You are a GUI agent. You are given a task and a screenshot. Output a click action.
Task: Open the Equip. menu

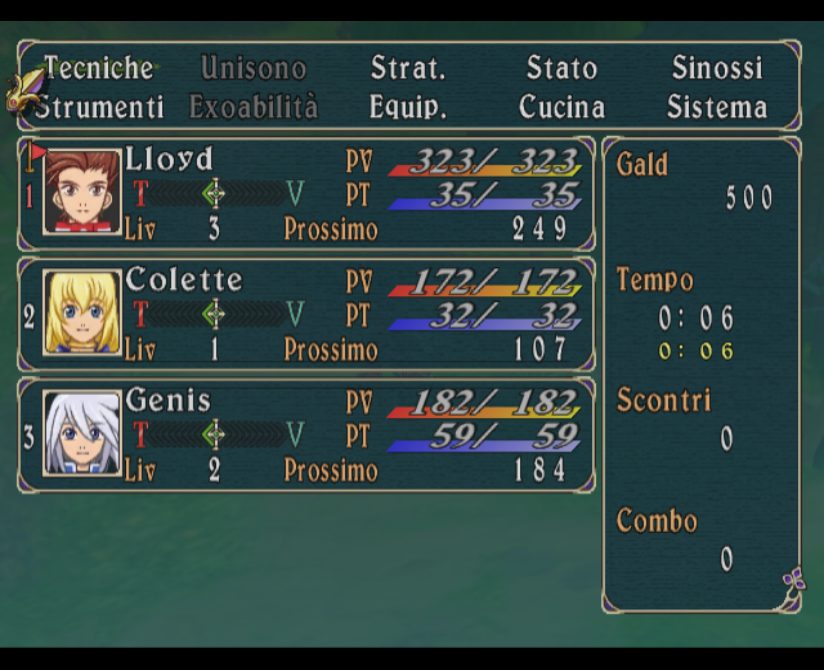coord(407,107)
